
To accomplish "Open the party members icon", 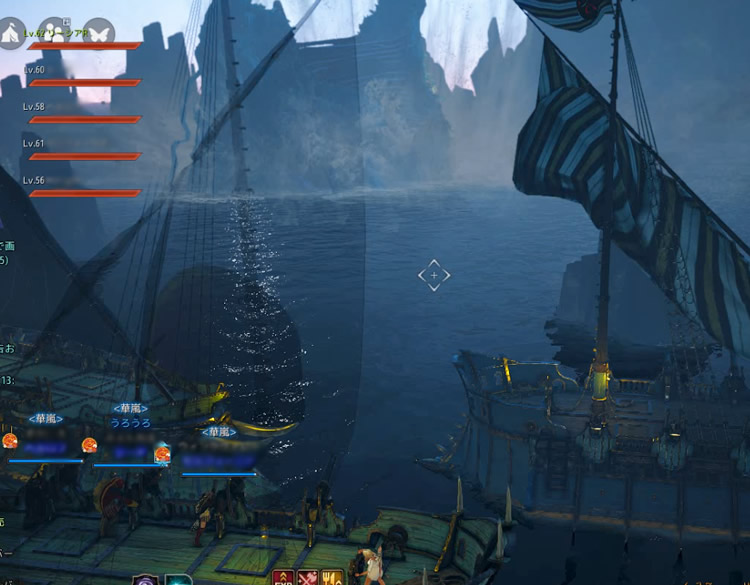I will [x=53, y=33].
